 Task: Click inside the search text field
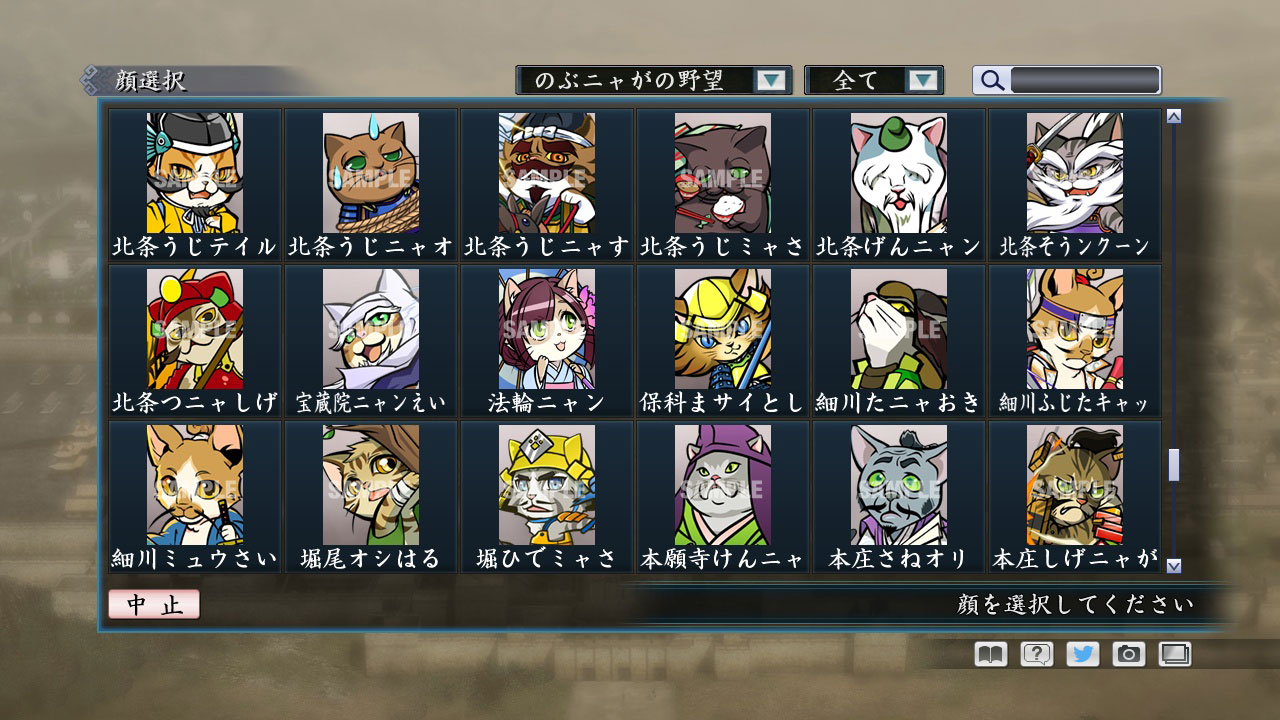(1085, 80)
